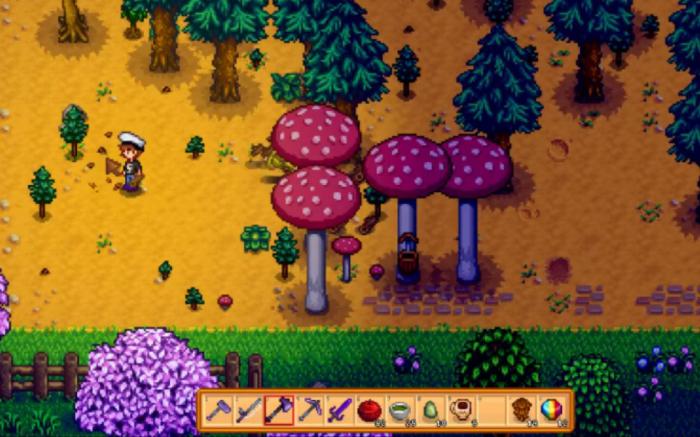Equip the iridium pickaxe from the hotbar

309,410
